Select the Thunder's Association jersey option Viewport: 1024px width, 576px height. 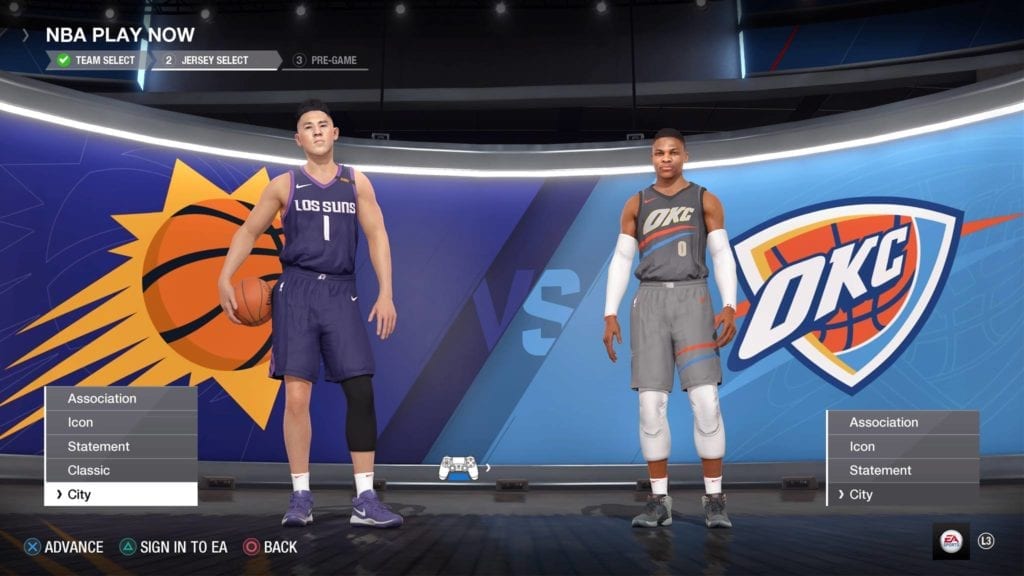click(x=902, y=423)
